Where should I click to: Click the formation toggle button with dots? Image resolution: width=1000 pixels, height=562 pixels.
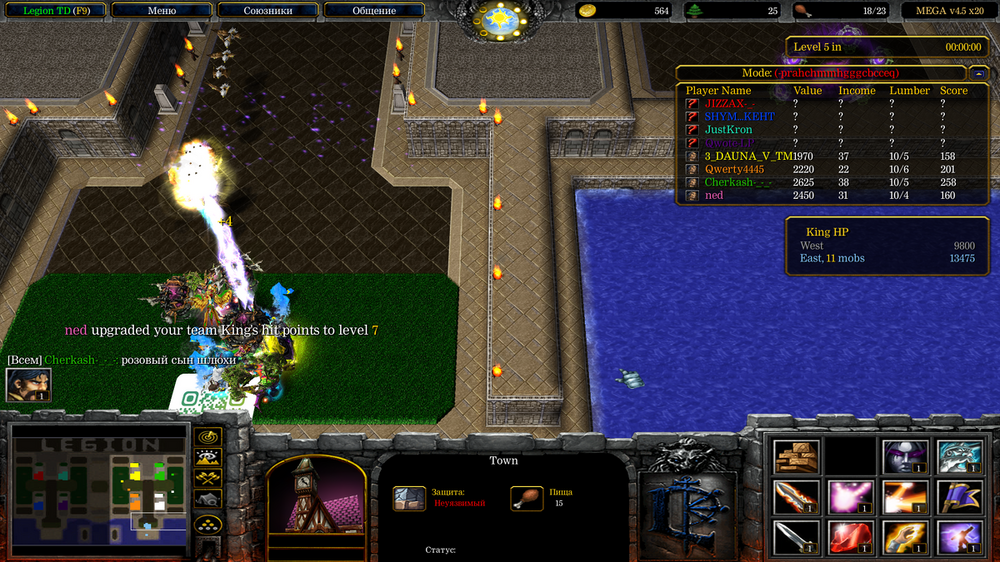click(208, 523)
